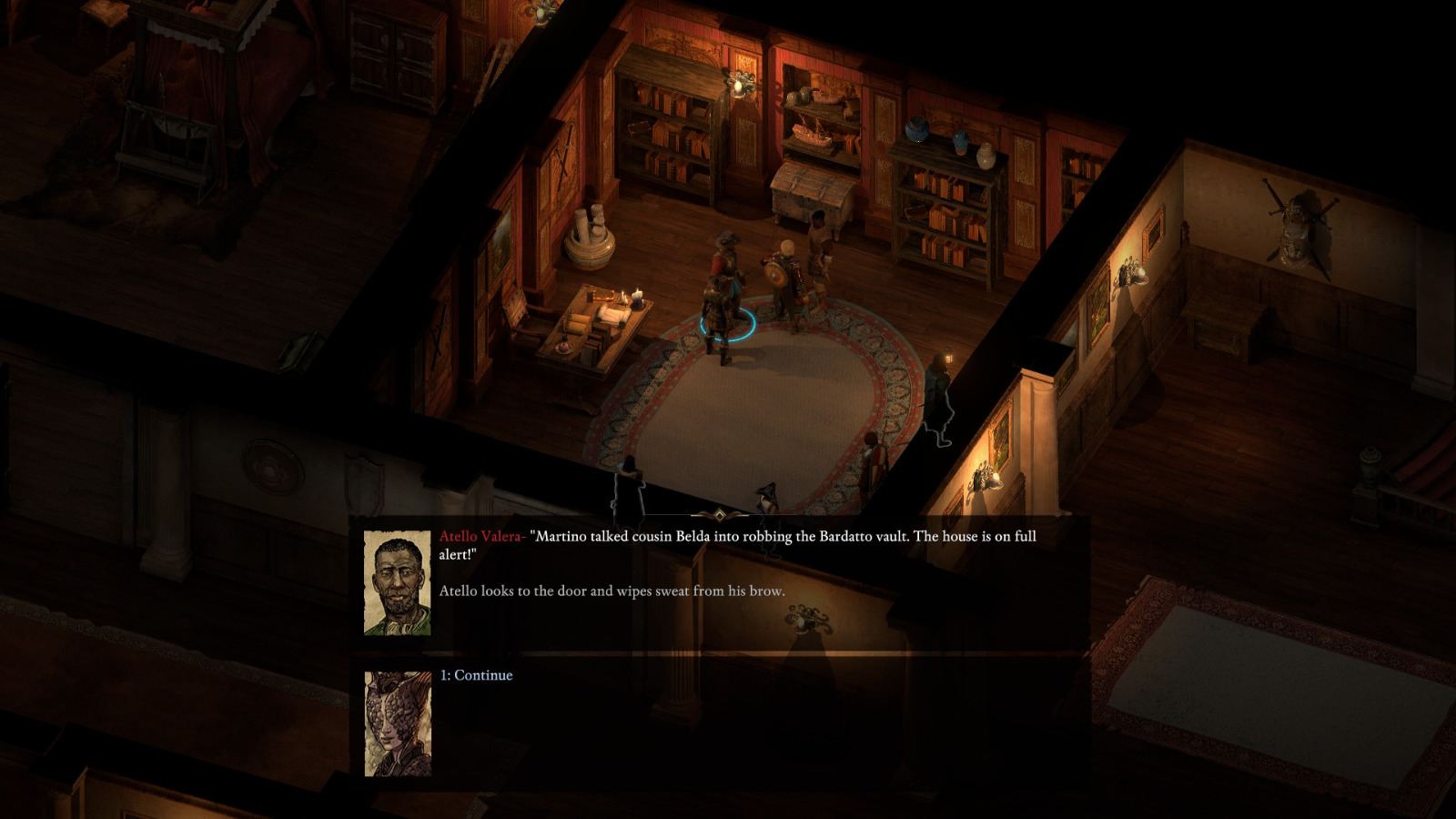Click the scrolls piled on the desk
The image size is (1456, 819).
[612, 315]
